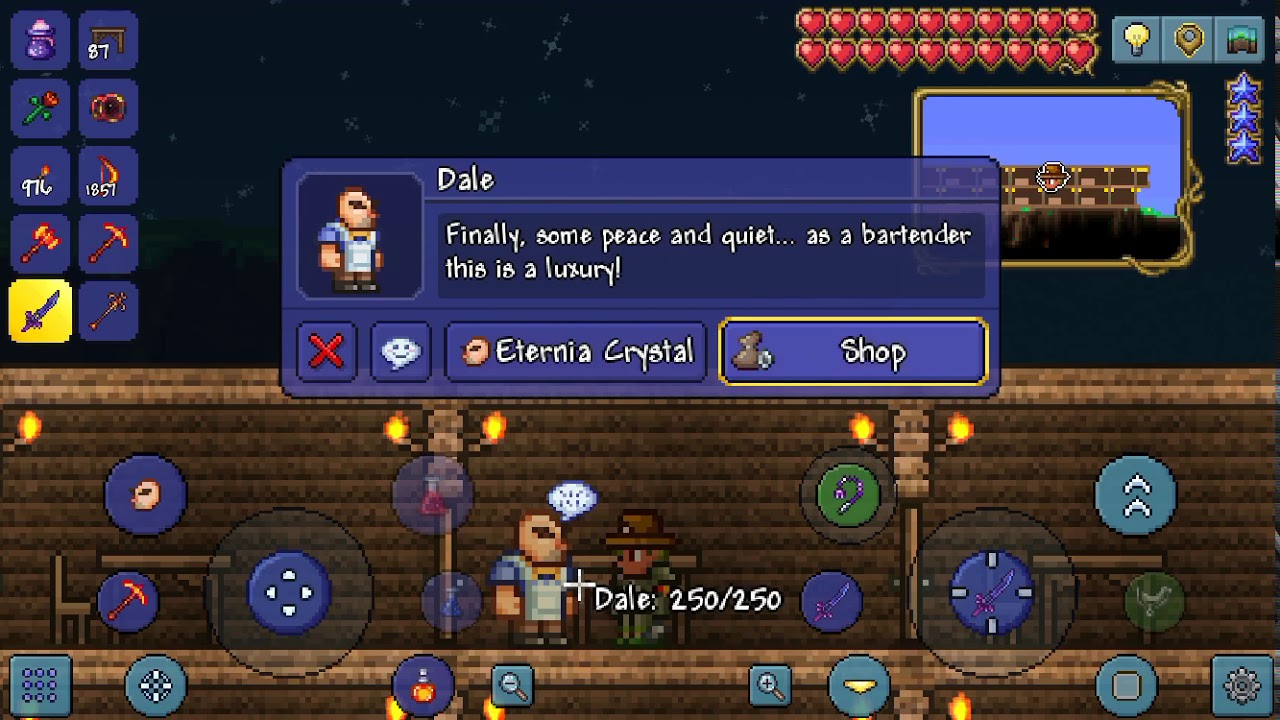Click the speech bubble button in Dale's dialogue
Viewport: 1280px width, 720px height.
click(401, 352)
